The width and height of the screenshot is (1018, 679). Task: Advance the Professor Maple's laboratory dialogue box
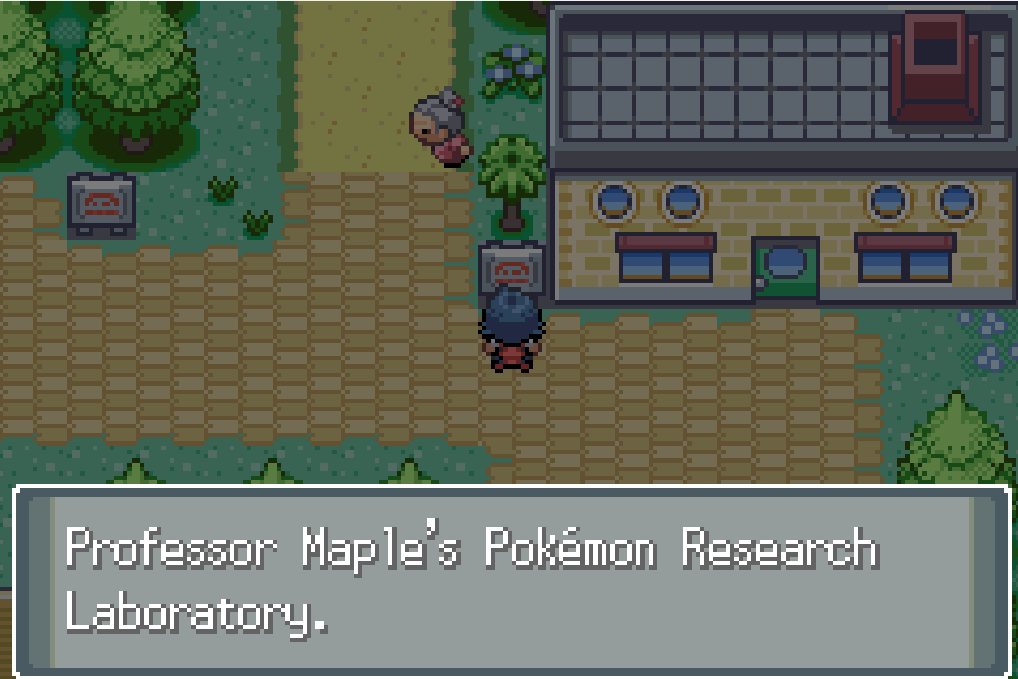pos(510,580)
